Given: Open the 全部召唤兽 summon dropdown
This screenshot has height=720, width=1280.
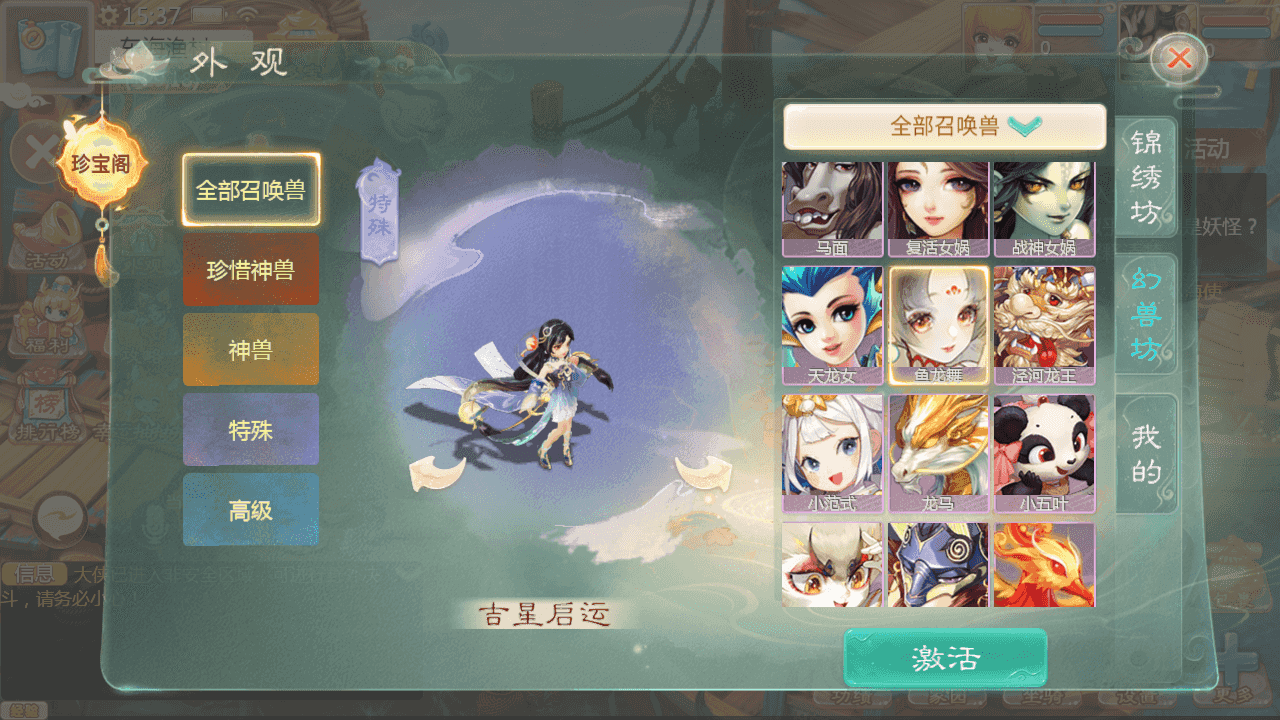Looking at the screenshot, I should click(944, 127).
